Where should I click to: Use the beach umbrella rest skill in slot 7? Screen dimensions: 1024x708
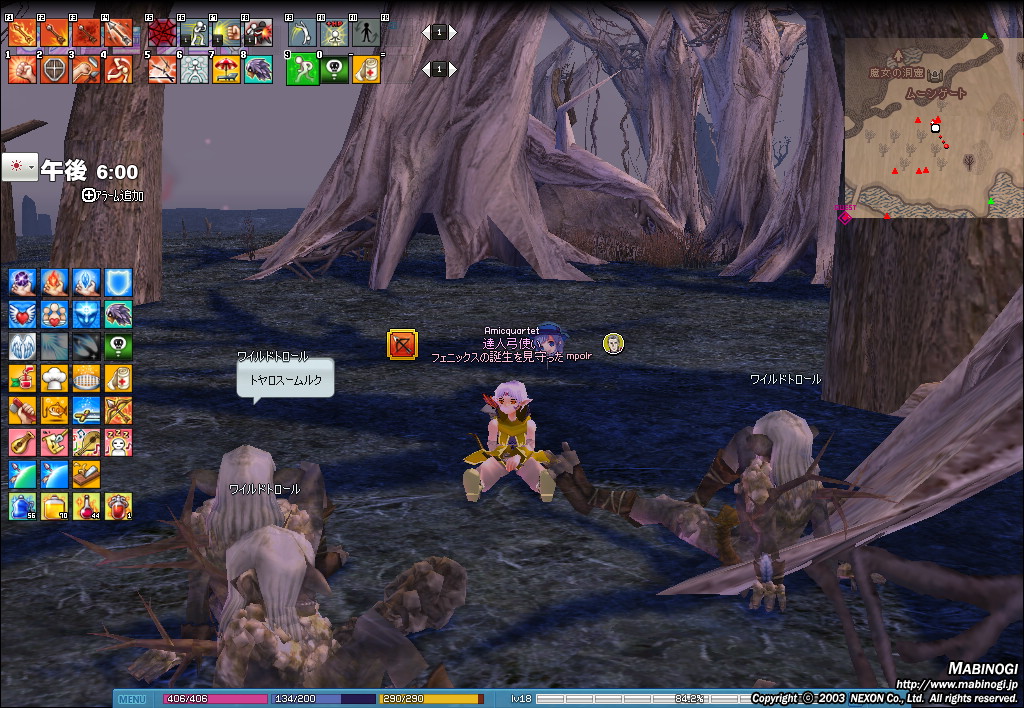pyautogui.click(x=226, y=69)
